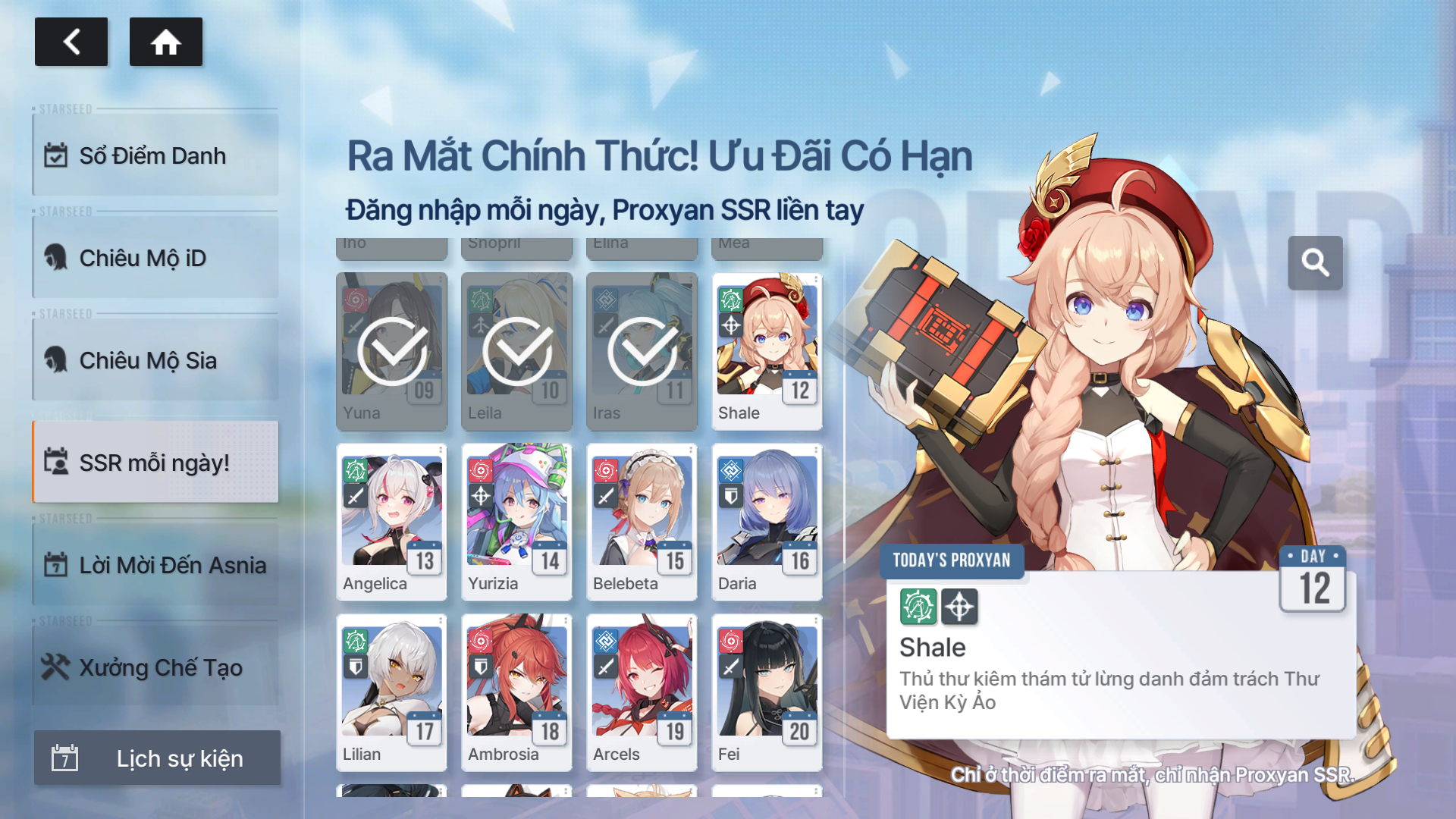Image resolution: width=1456 pixels, height=819 pixels.
Task: Click the claimed Yuna day 09 card
Action: tap(391, 351)
